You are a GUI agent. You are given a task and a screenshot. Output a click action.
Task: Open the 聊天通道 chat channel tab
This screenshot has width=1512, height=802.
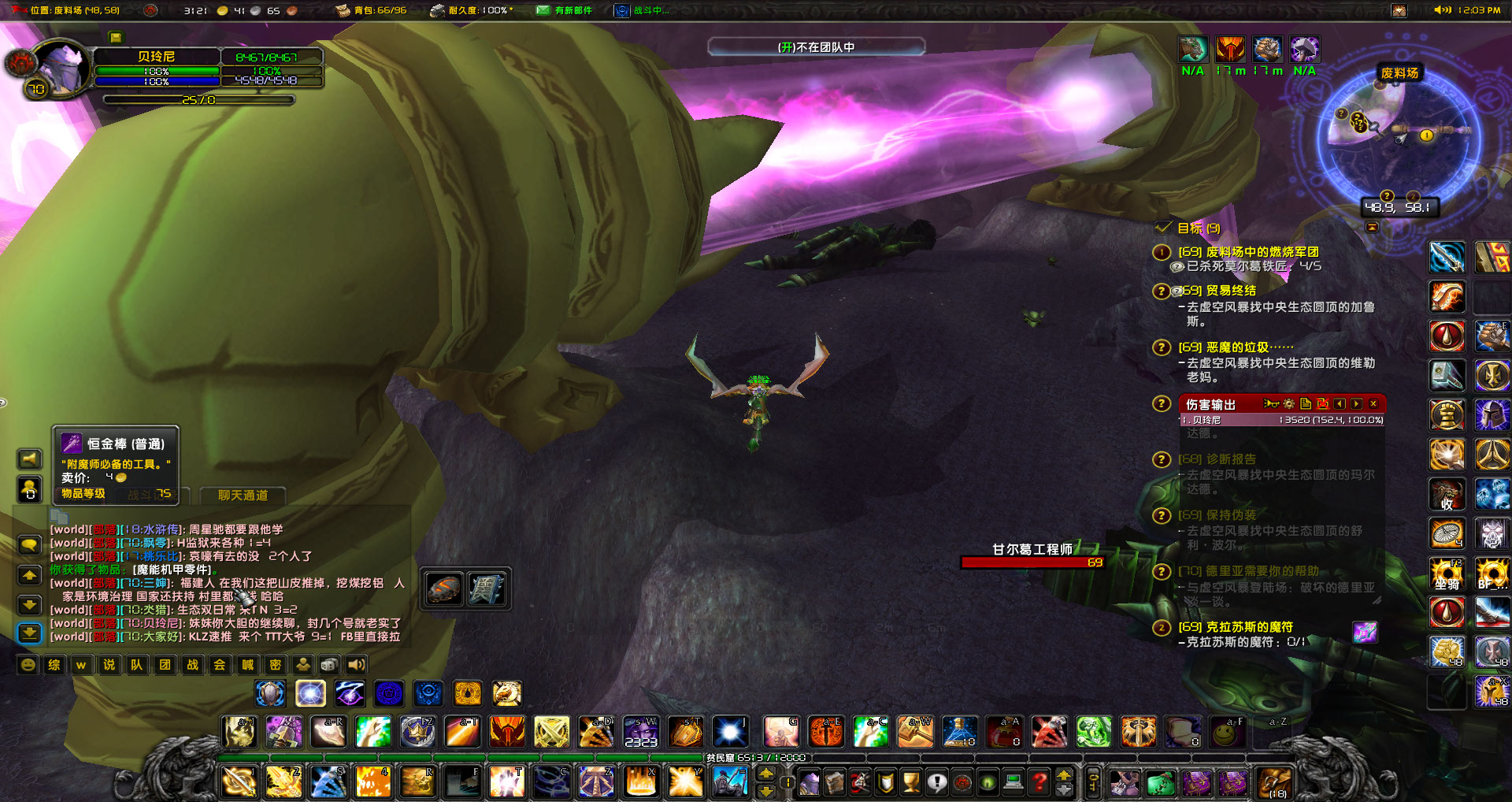243,495
